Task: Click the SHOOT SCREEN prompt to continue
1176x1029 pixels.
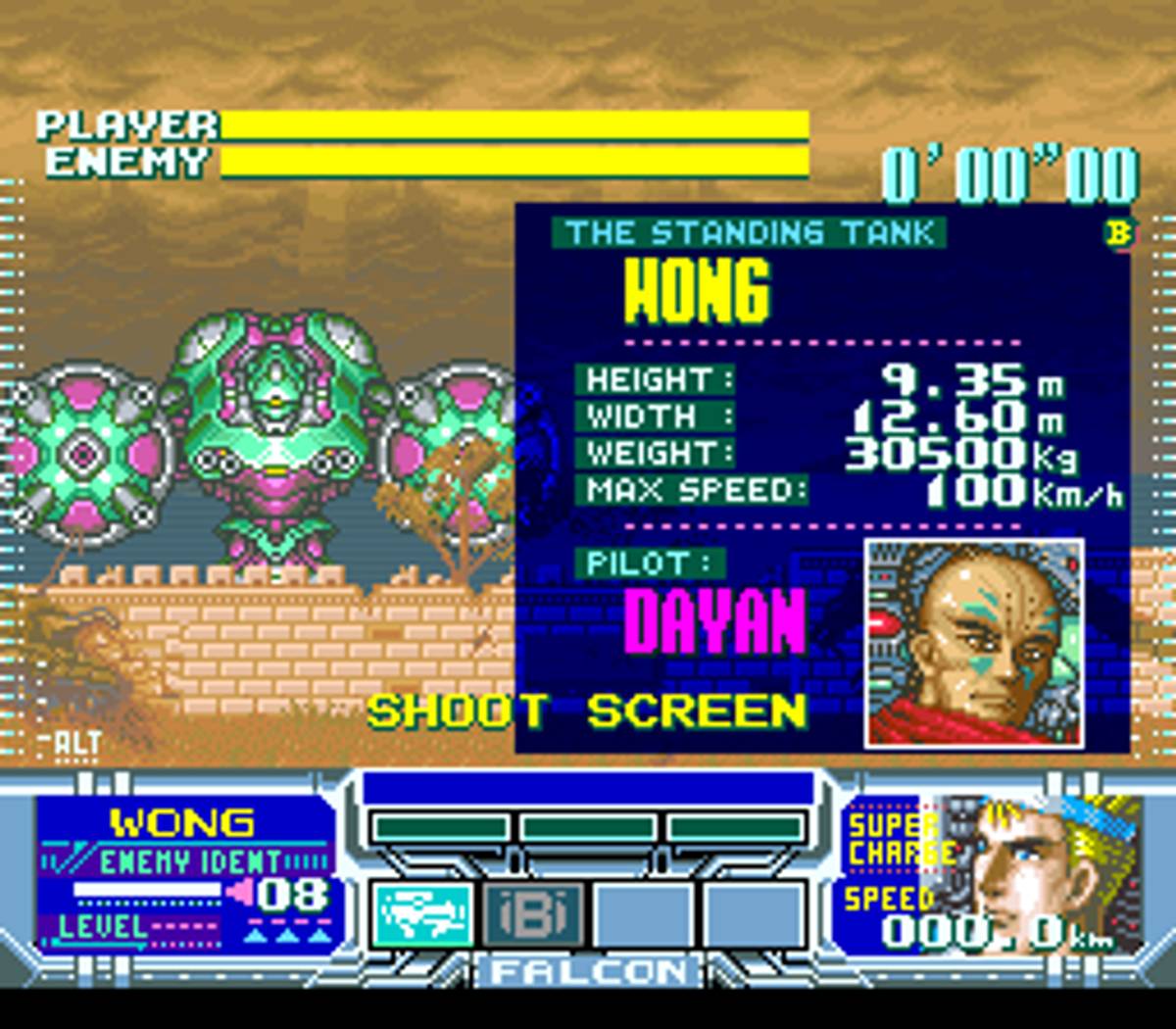Action: [x=587, y=711]
